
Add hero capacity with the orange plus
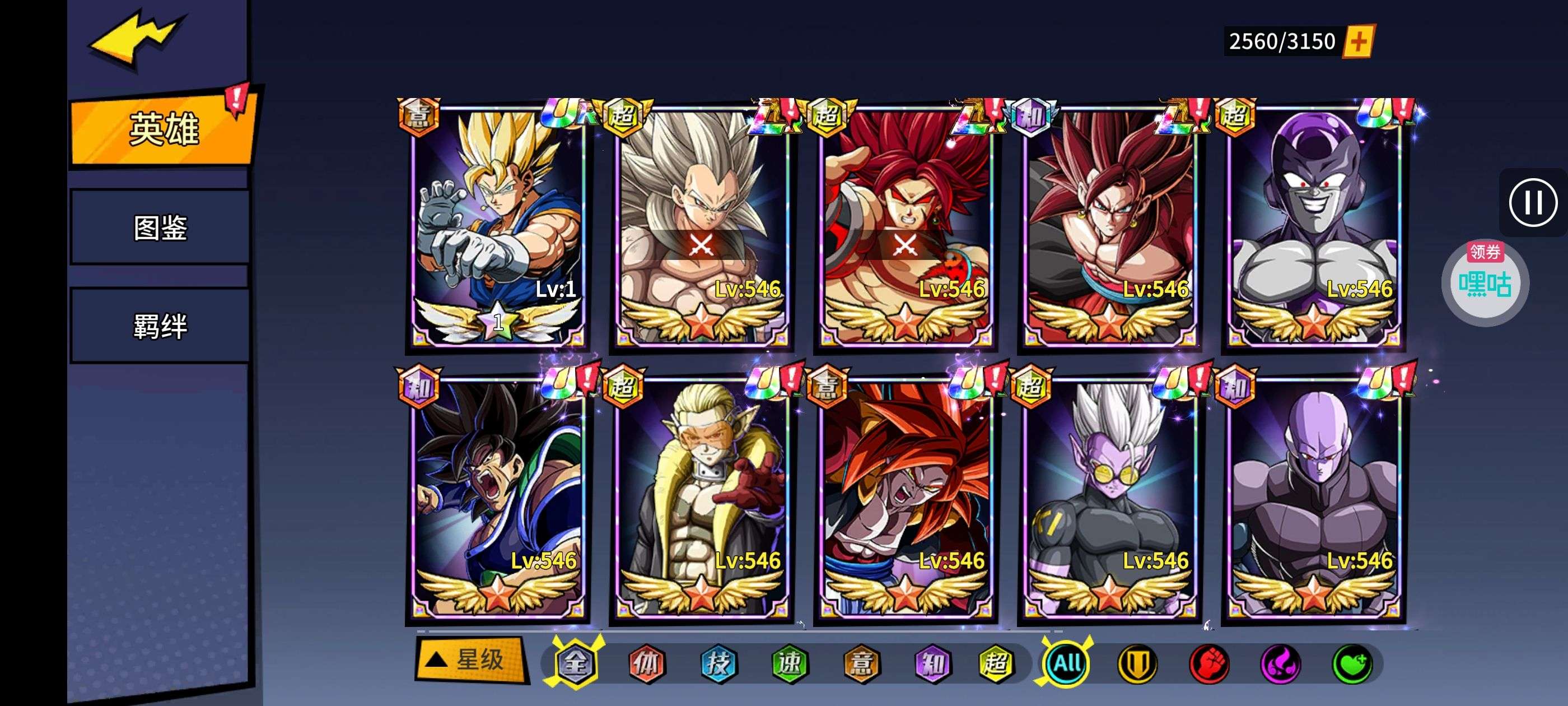click(x=1358, y=41)
